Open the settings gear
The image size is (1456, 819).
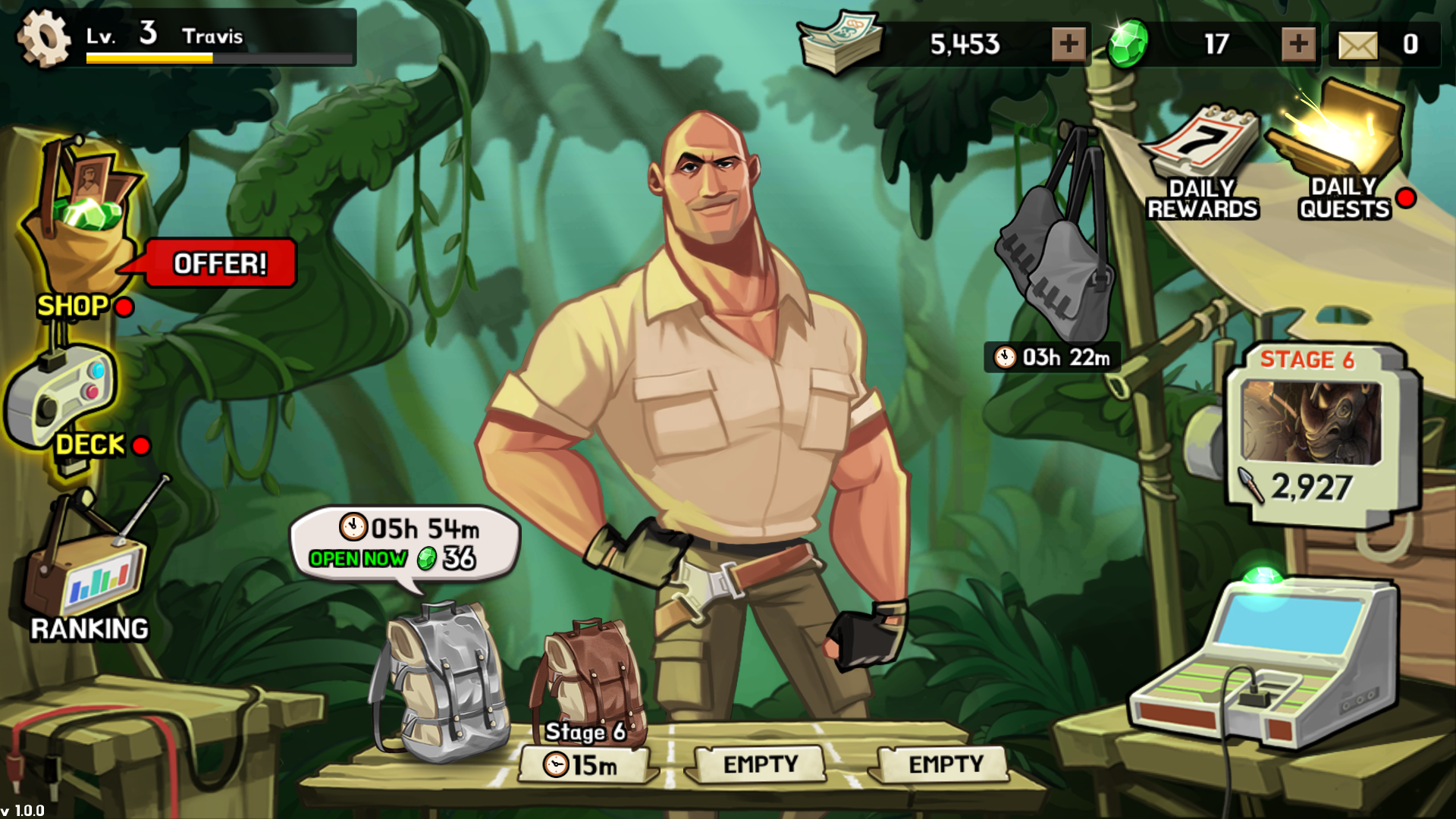click(x=43, y=36)
